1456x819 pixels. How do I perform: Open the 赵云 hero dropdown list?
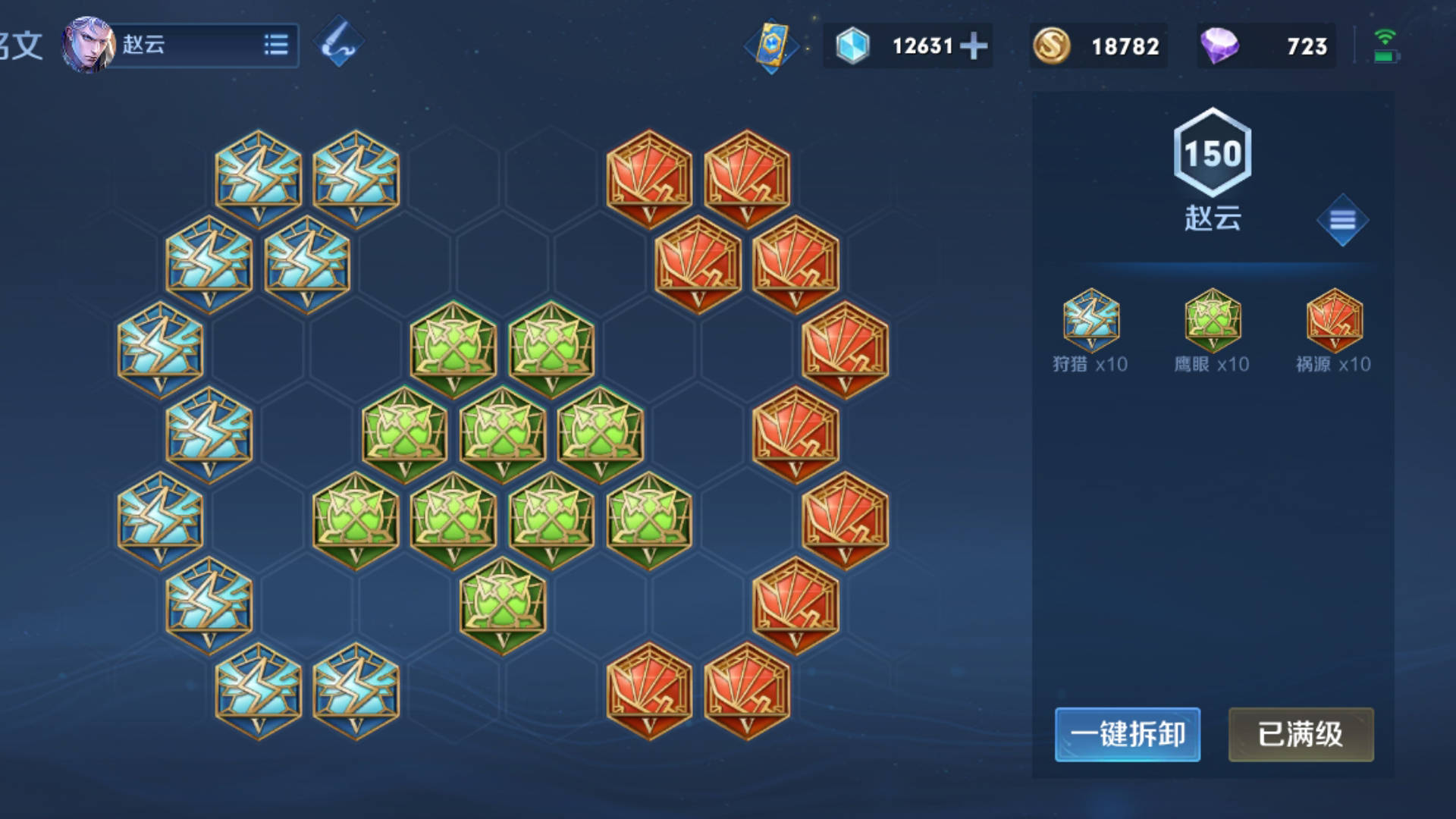click(x=276, y=45)
